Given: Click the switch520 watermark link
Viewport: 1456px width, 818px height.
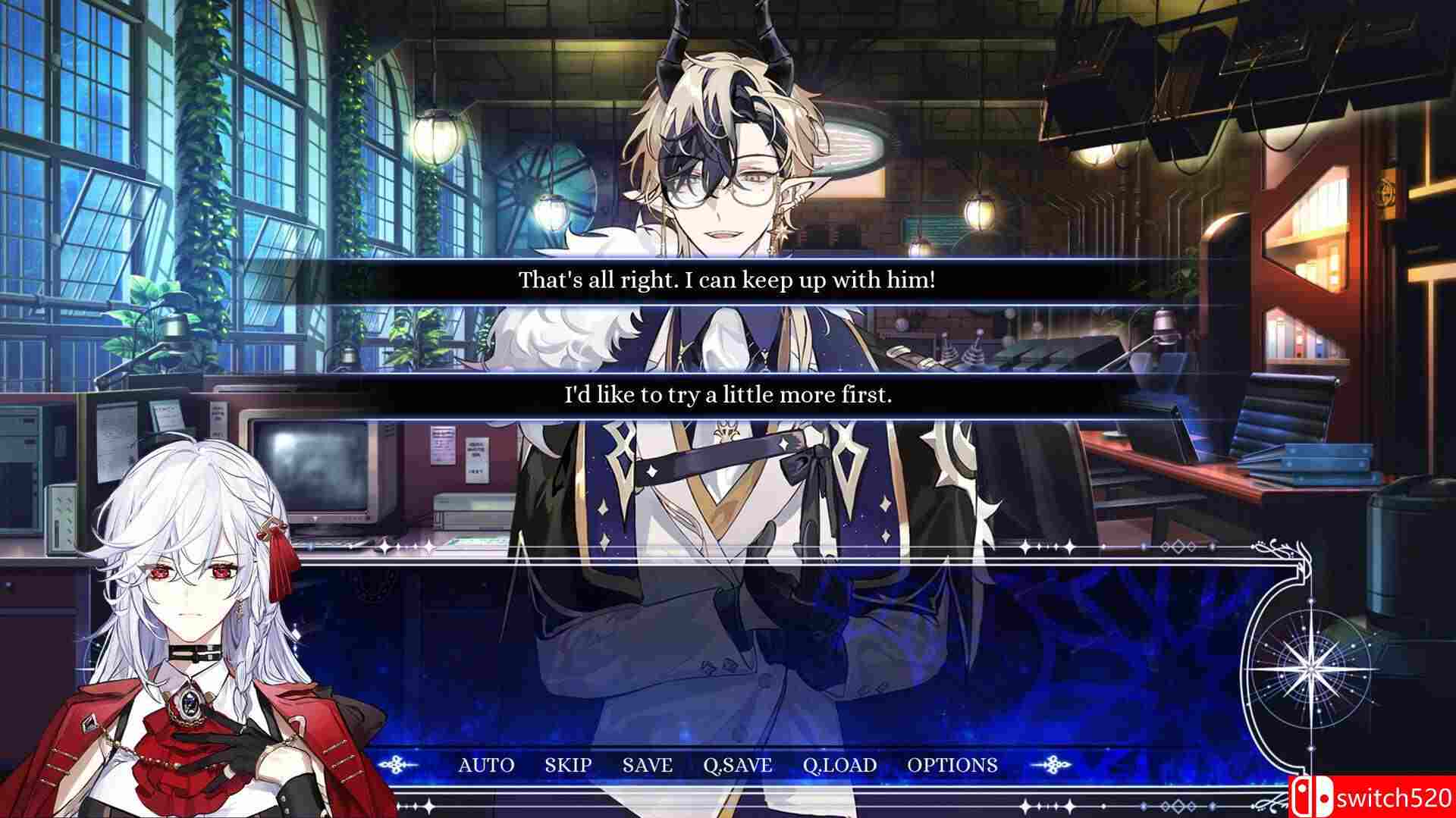Looking at the screenshot, I should [x=1395, y=797].
